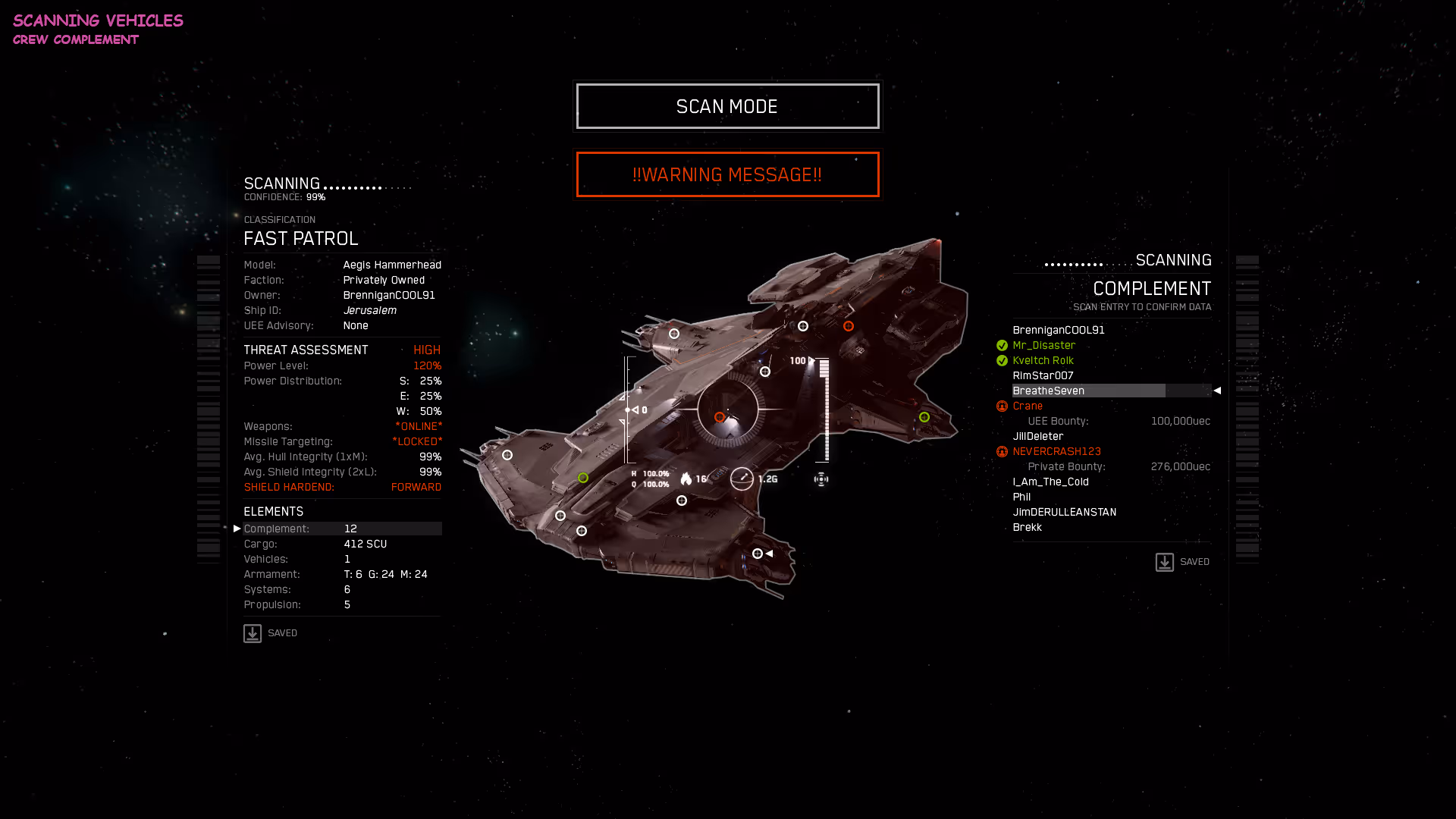Open the !!WARNING MESSAGE!! banner
1456x819 pixels.
[727, 174]
